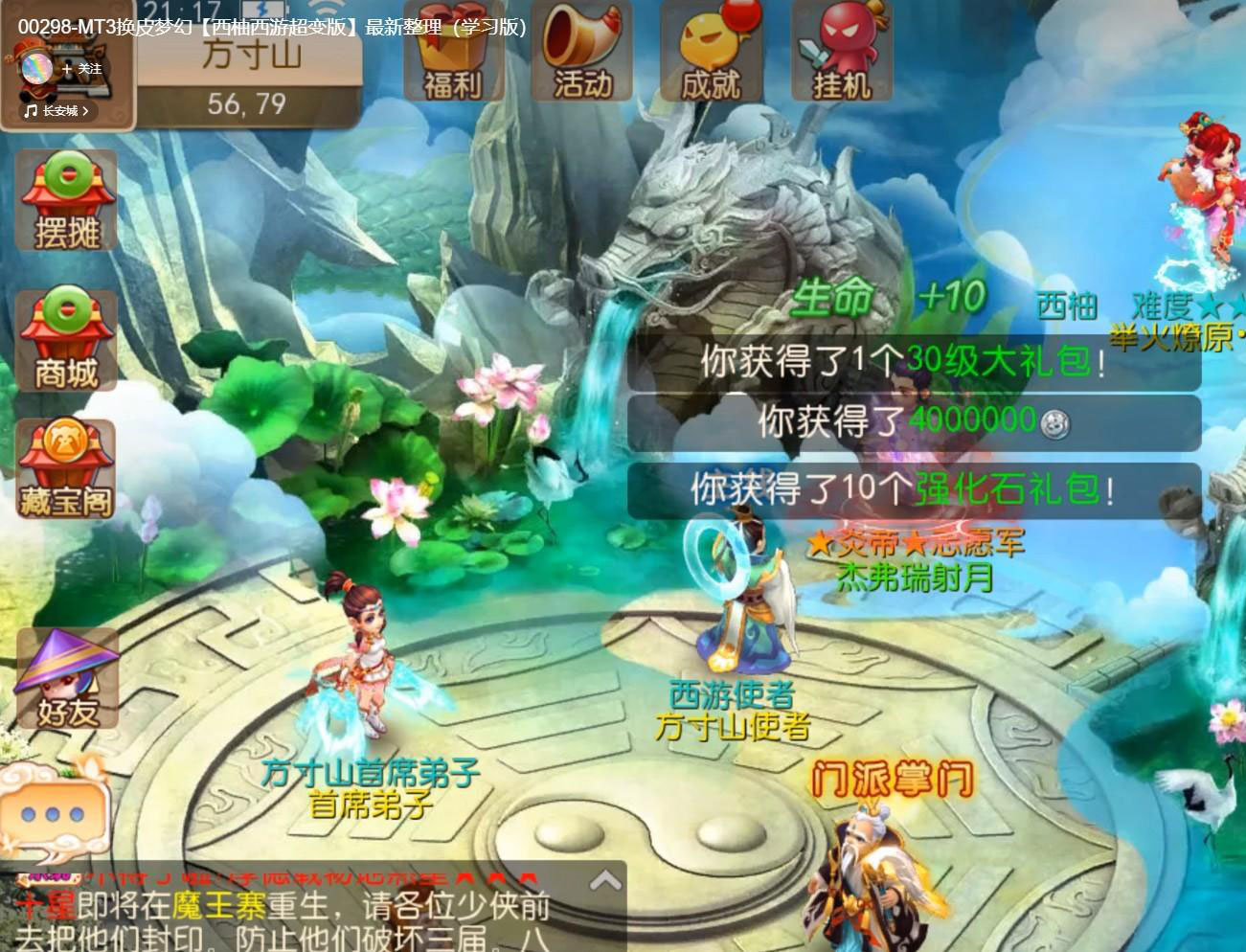The height and width of the screenshot is (952, 1246).
Task: Open the 好友 friends list
Action: (x=67, y=679)
